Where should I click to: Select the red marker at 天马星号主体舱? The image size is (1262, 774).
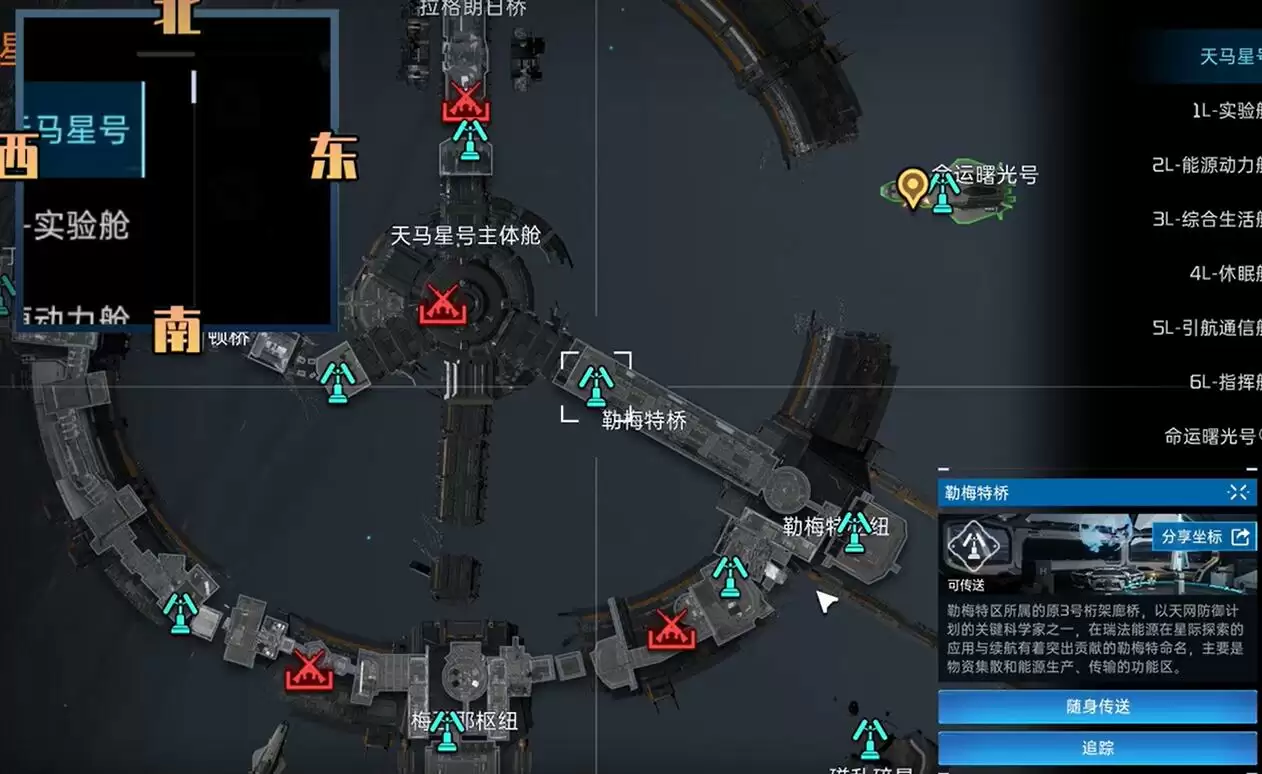442,304
